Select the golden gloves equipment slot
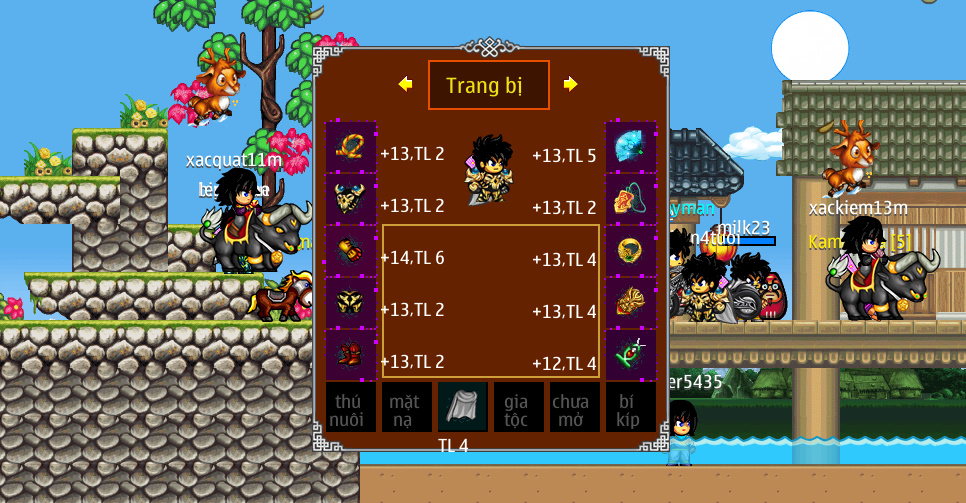 (351, 251)
